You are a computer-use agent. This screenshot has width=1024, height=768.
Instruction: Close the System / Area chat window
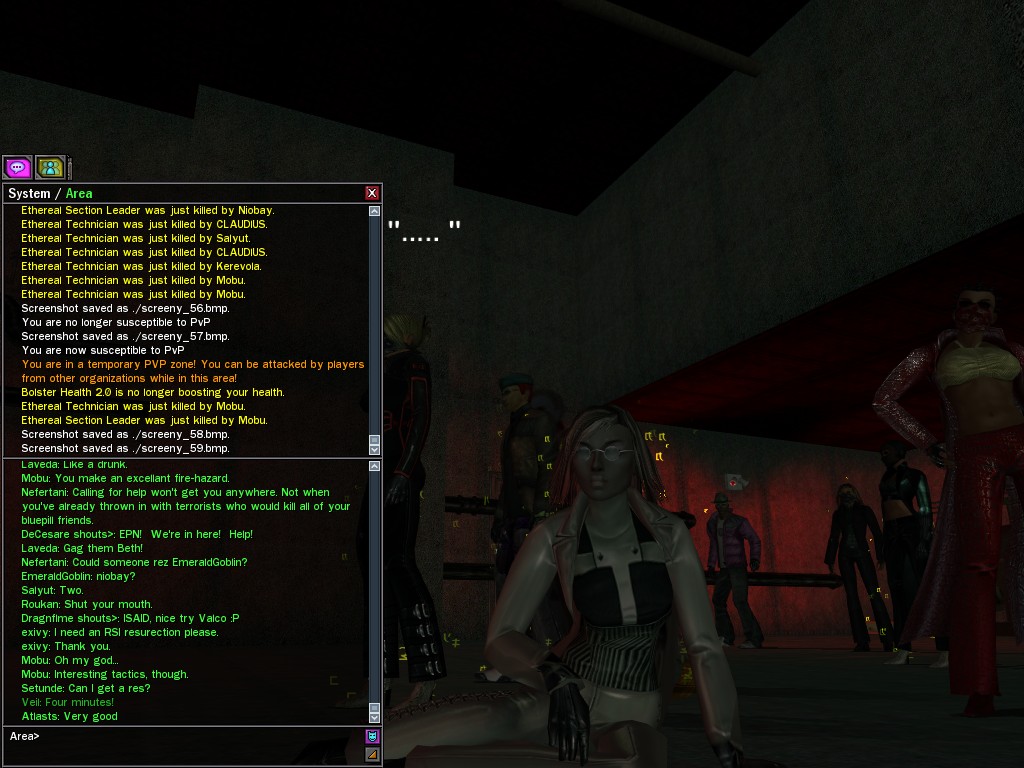[372, 193]
